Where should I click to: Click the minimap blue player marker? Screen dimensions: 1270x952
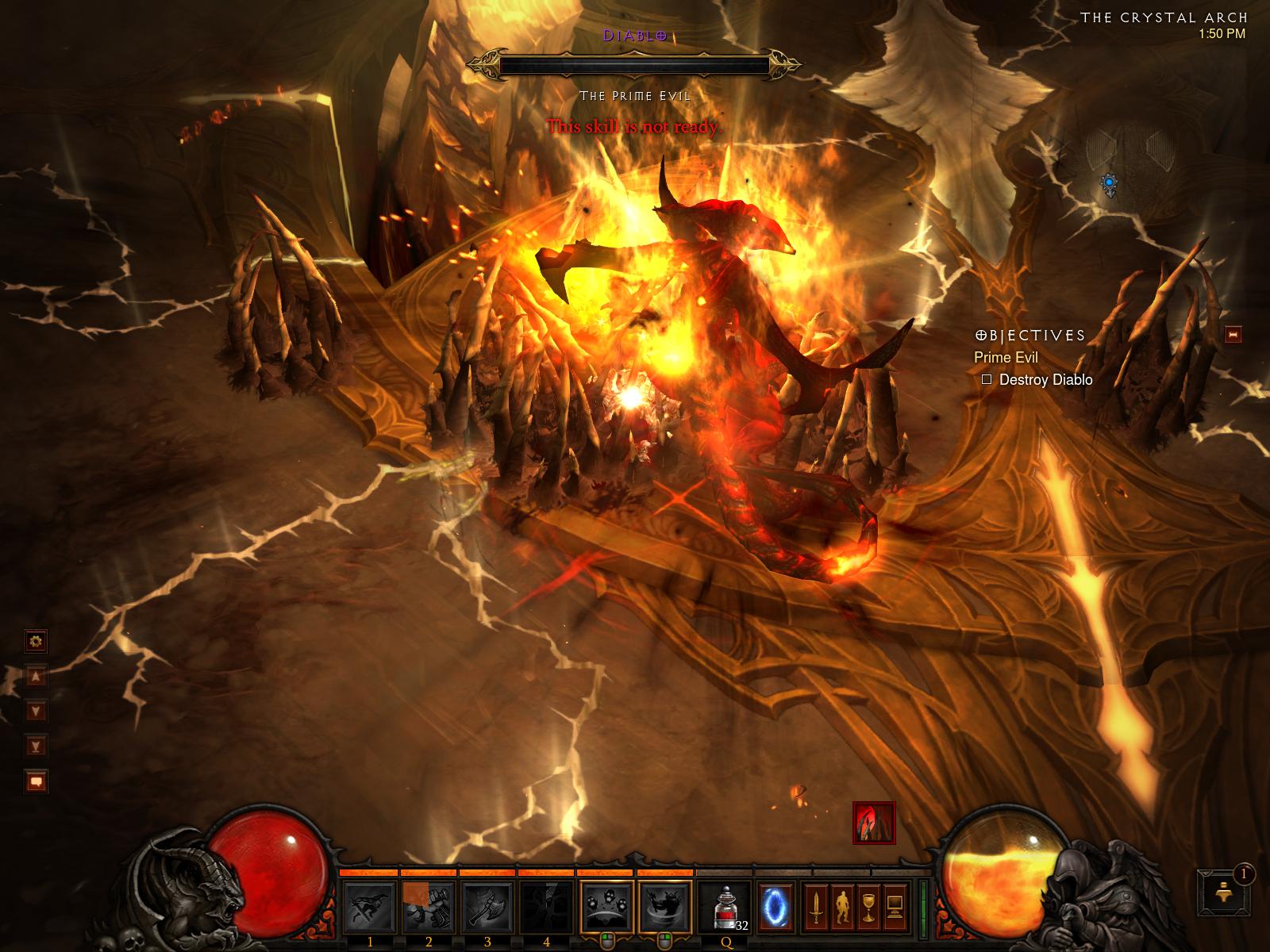coord(1109,185)
